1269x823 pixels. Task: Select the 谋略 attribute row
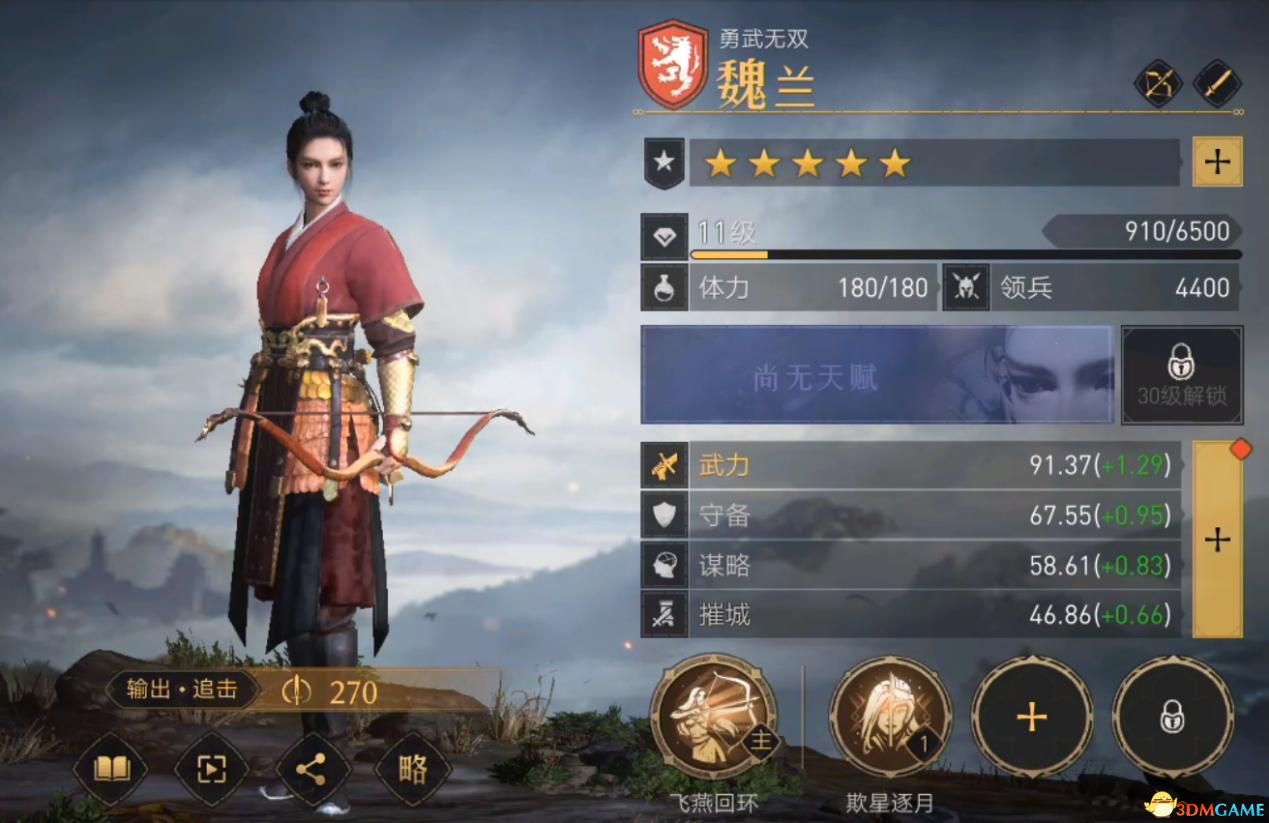pyautogui.click(x=910, y=566)
